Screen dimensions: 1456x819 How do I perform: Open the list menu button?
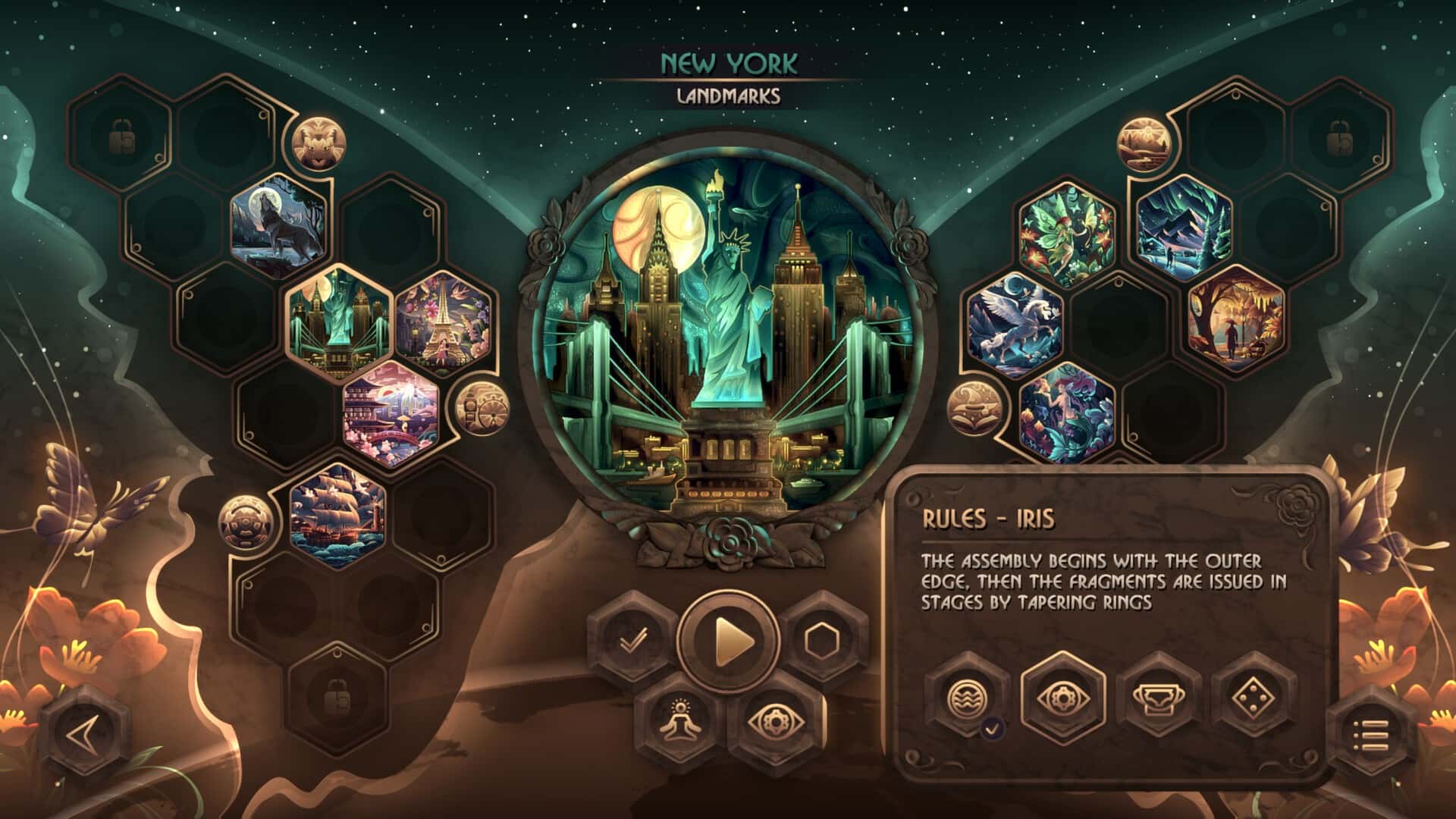(x=1372, y=734)
